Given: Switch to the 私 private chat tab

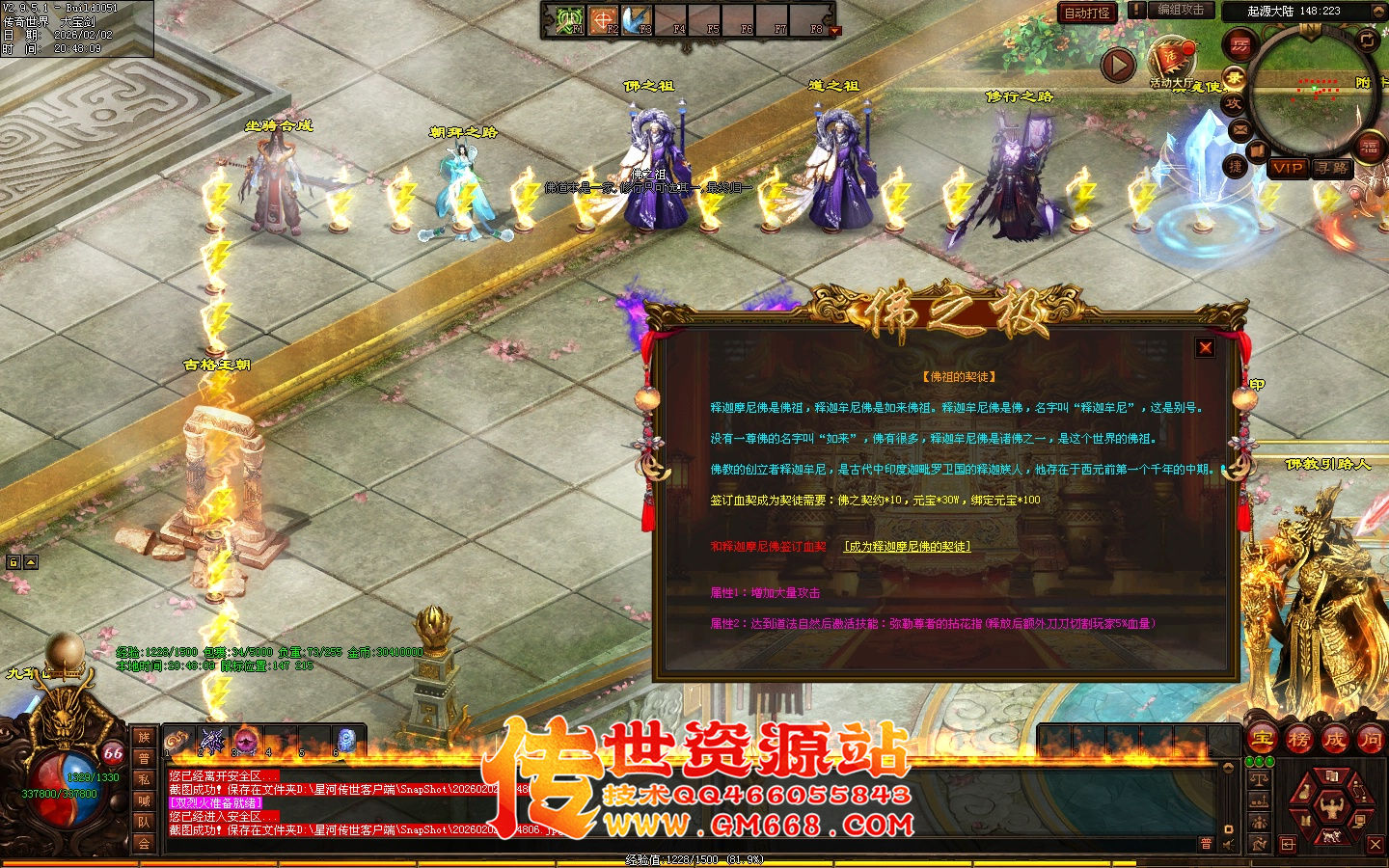Looking at the screenshot, I should tap(146, 779).
